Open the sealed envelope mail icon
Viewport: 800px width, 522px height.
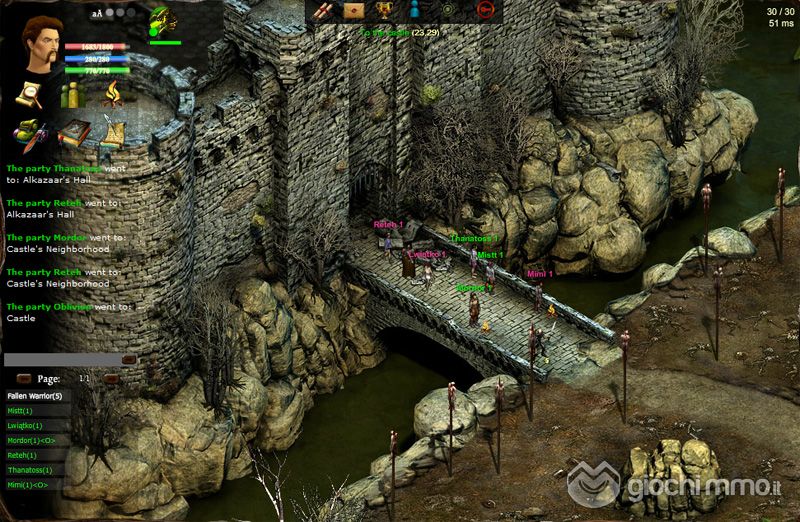point(354,10)
